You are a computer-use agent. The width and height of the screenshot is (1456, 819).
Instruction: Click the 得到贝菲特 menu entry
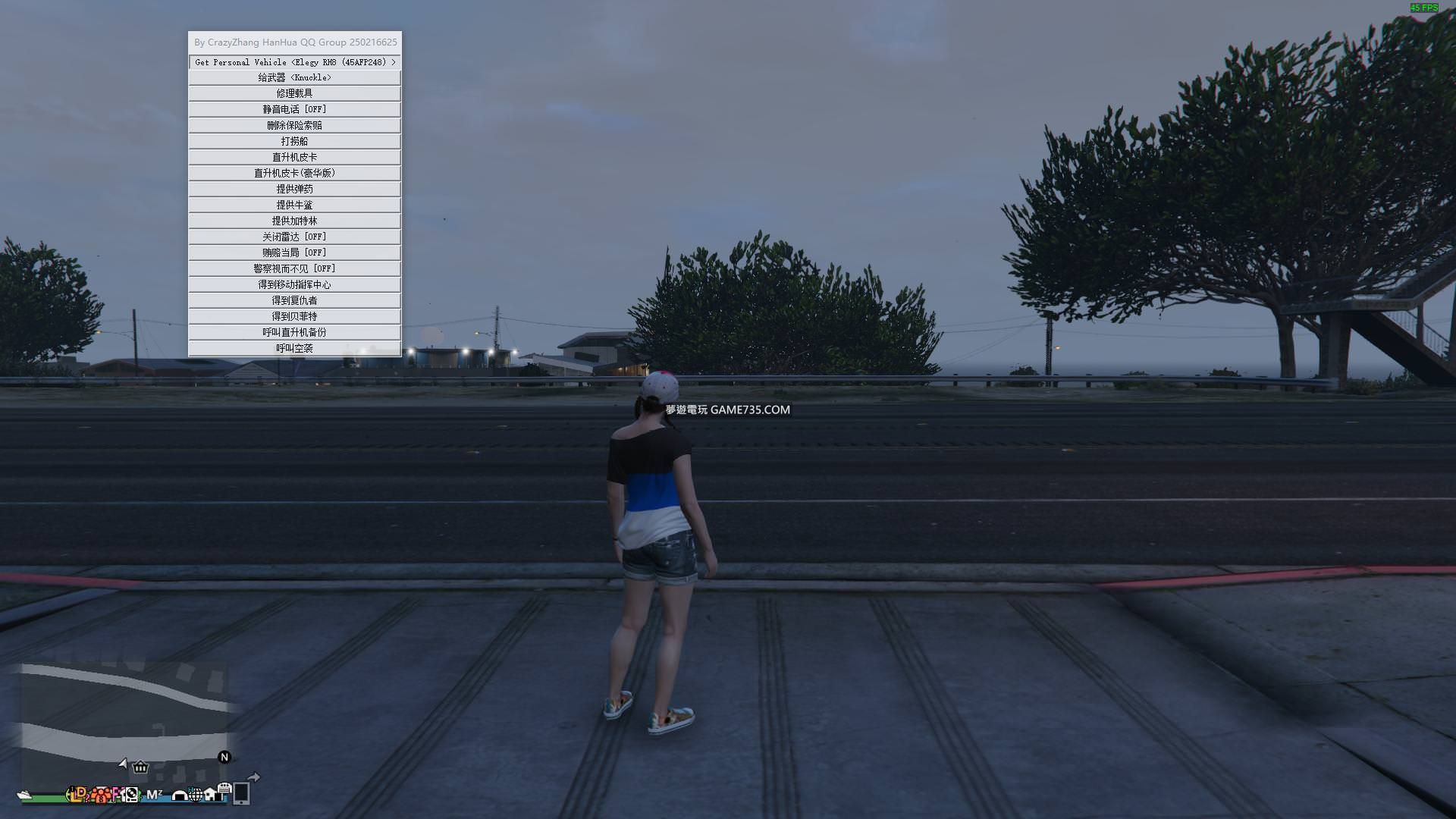294,316
